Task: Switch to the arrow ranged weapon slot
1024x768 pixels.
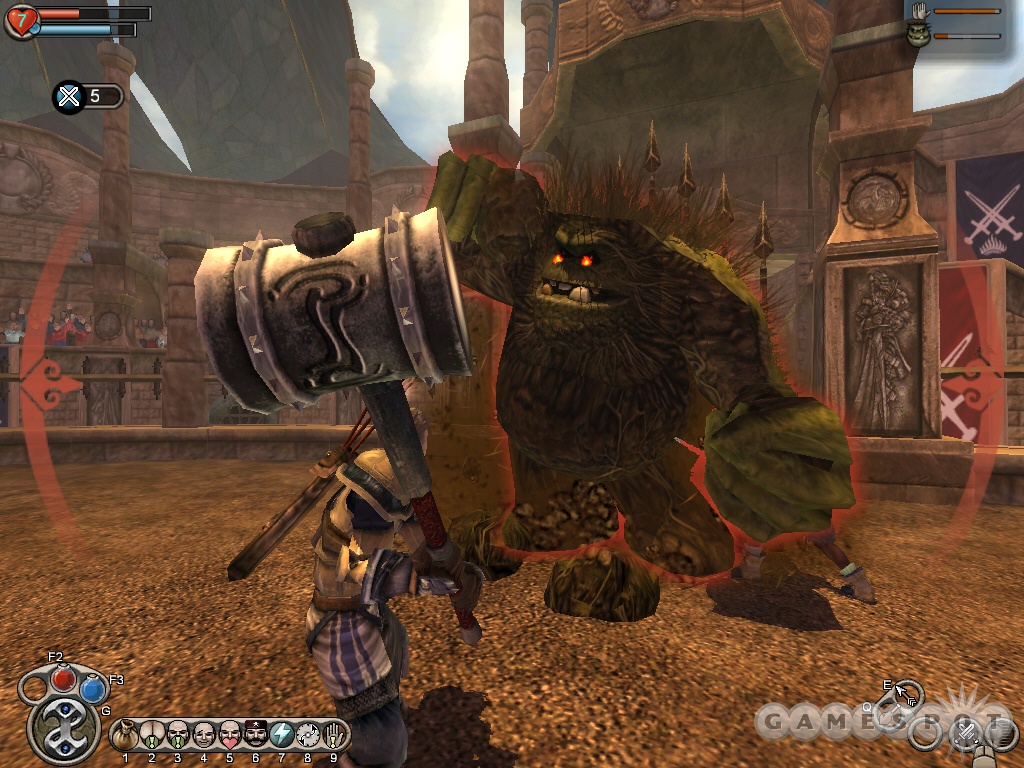Action: [907, 692]
